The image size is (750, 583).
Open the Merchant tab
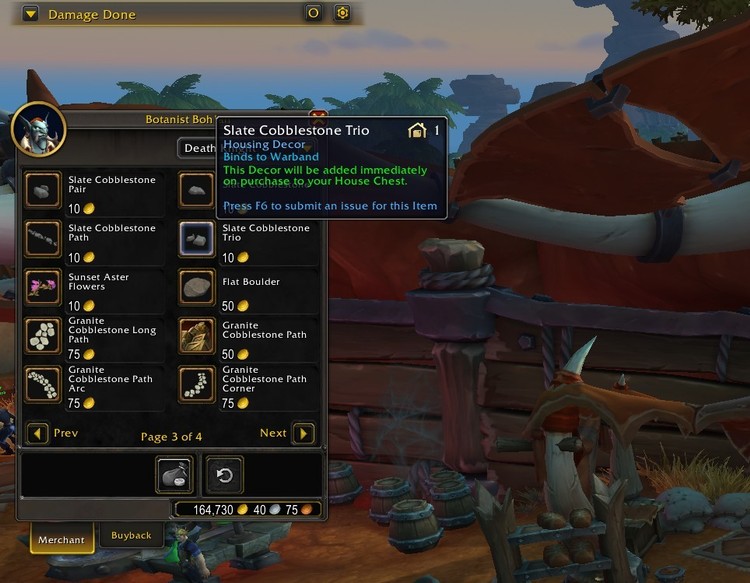61,537
